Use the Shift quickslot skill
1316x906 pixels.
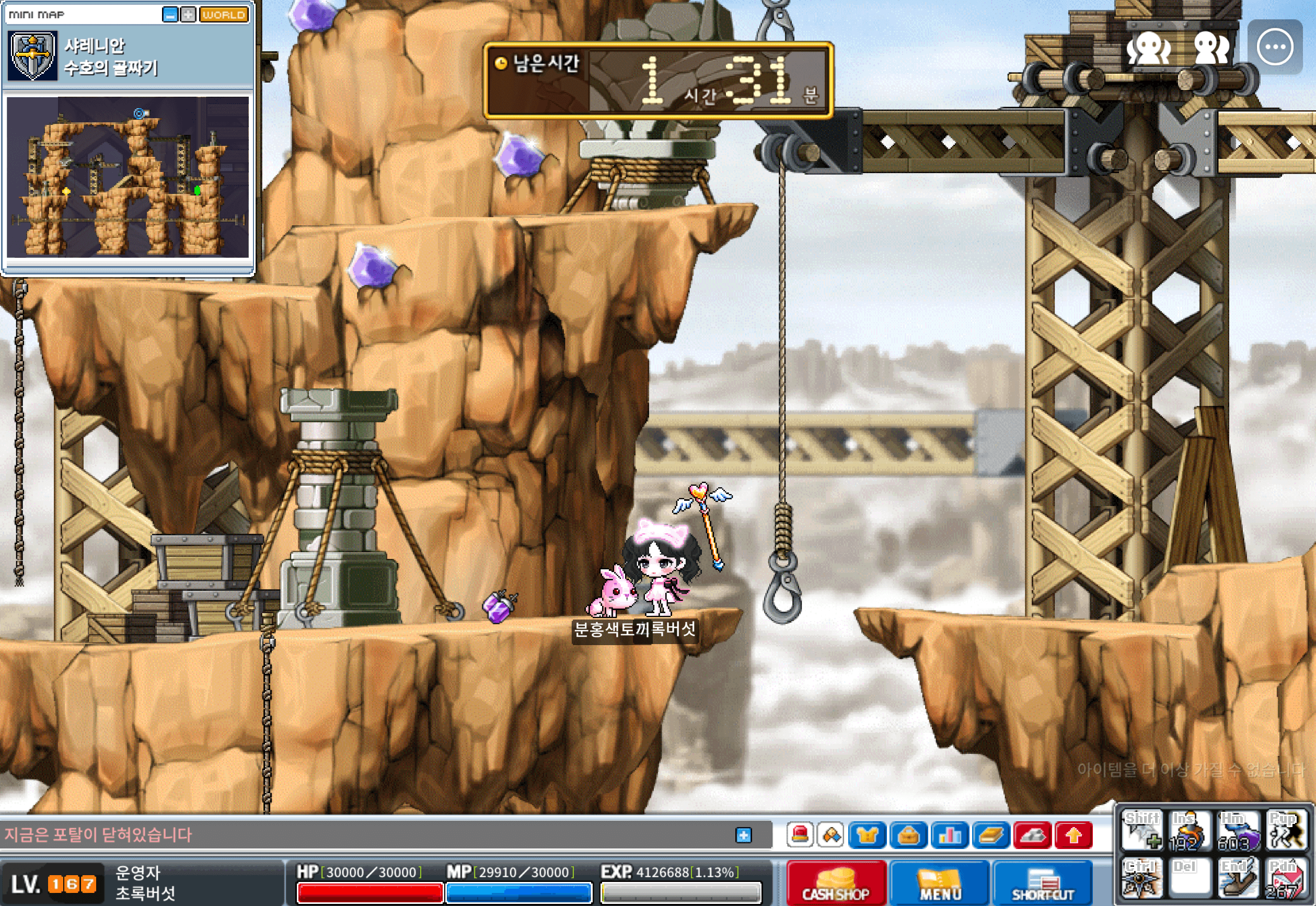coord(1142,831)
